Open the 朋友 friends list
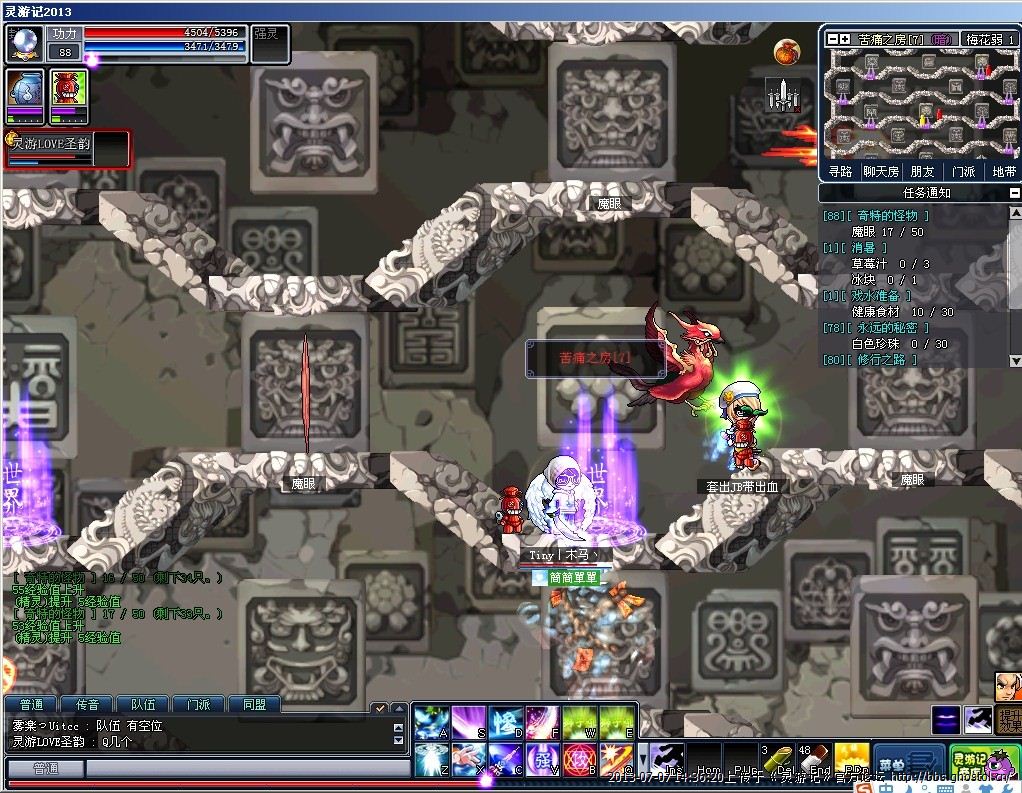This screenshot has height=793, width=1022. click(x=922, y=171)
